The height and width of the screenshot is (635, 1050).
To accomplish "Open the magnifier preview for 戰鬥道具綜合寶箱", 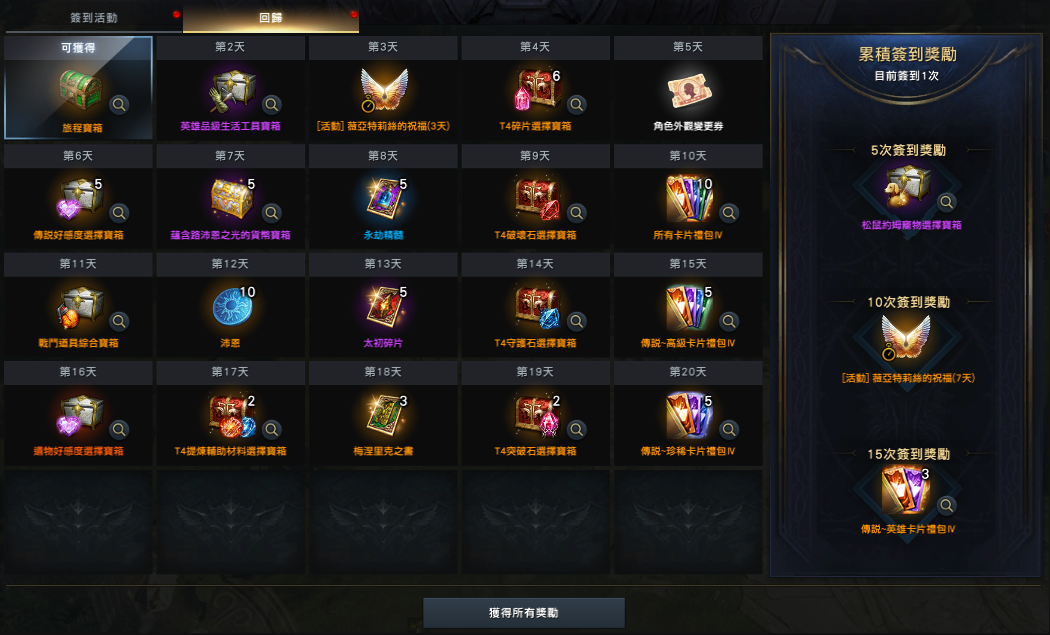I will [119, 321].
